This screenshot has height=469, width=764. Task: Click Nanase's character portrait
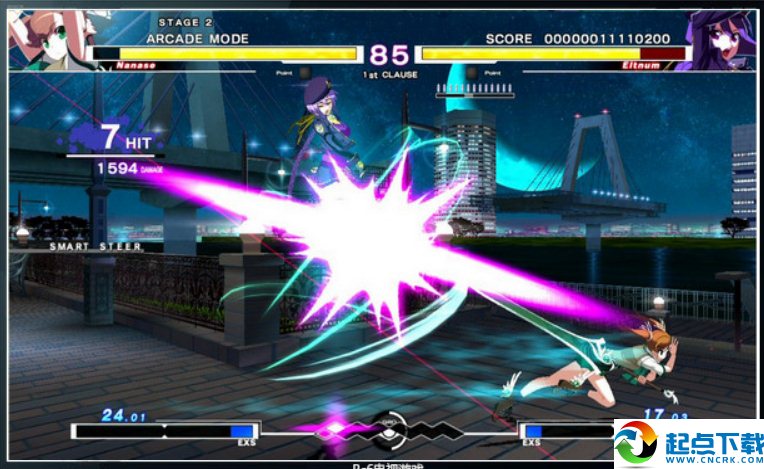coord(43,40)
